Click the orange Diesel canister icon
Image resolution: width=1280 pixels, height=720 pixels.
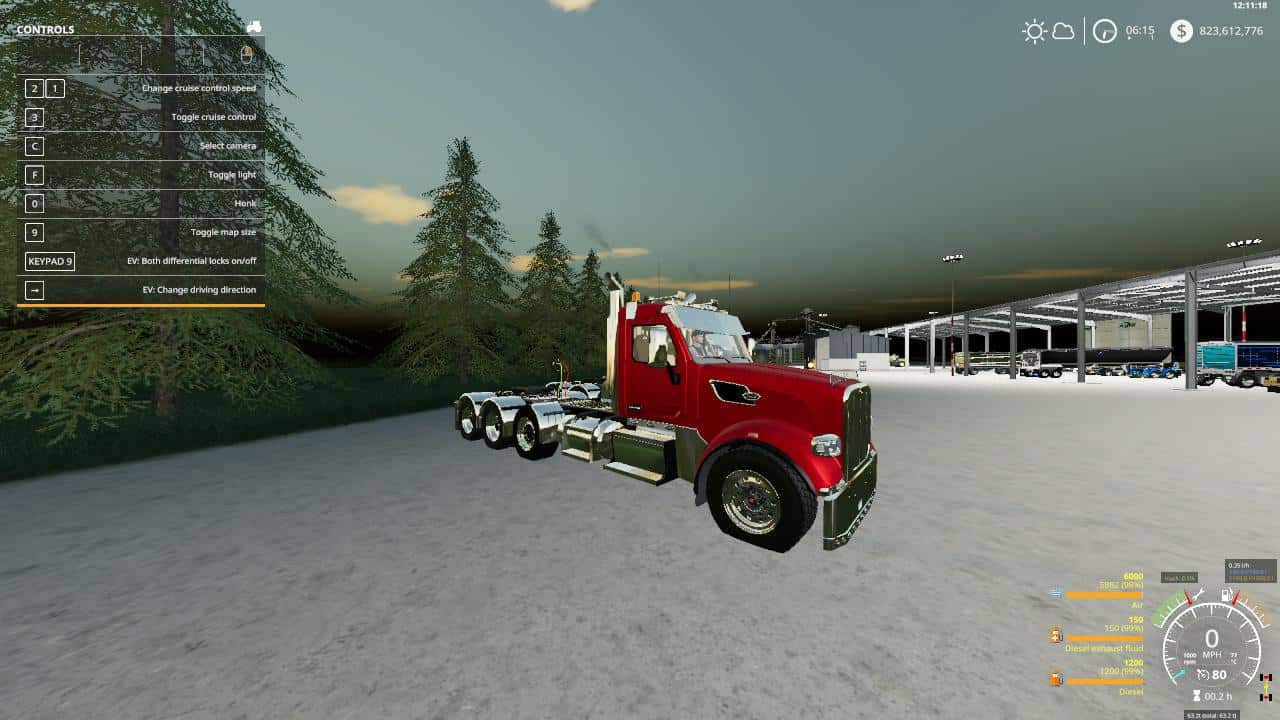pos(1056,680)
